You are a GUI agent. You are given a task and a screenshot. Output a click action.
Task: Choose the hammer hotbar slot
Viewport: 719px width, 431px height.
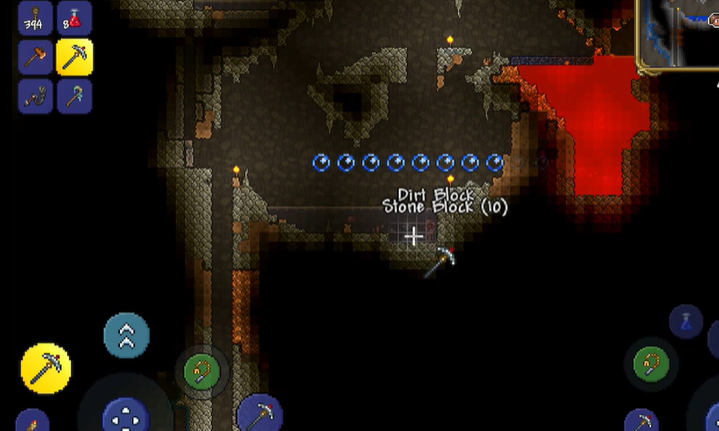click(x=35, y=58)
